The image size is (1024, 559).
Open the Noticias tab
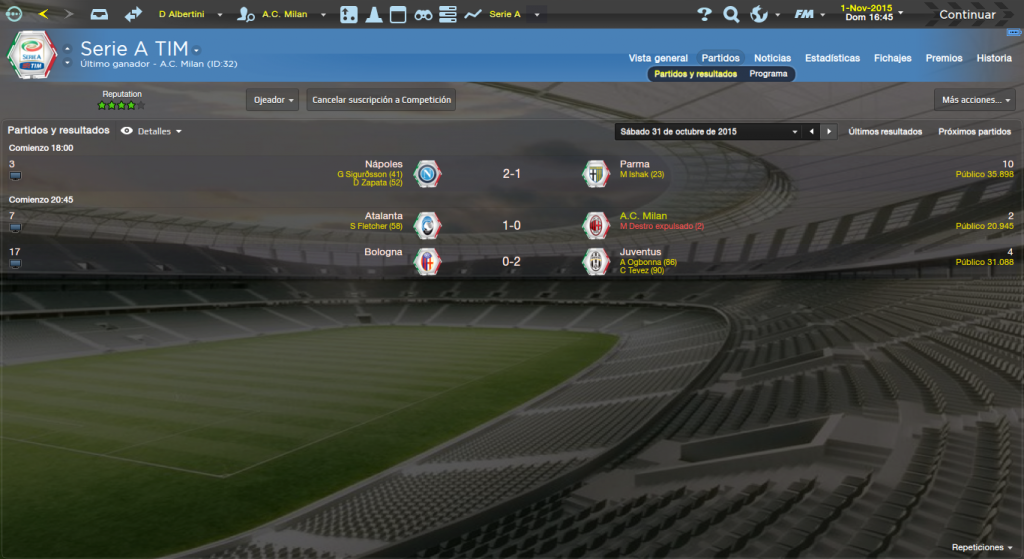[772, 58]
